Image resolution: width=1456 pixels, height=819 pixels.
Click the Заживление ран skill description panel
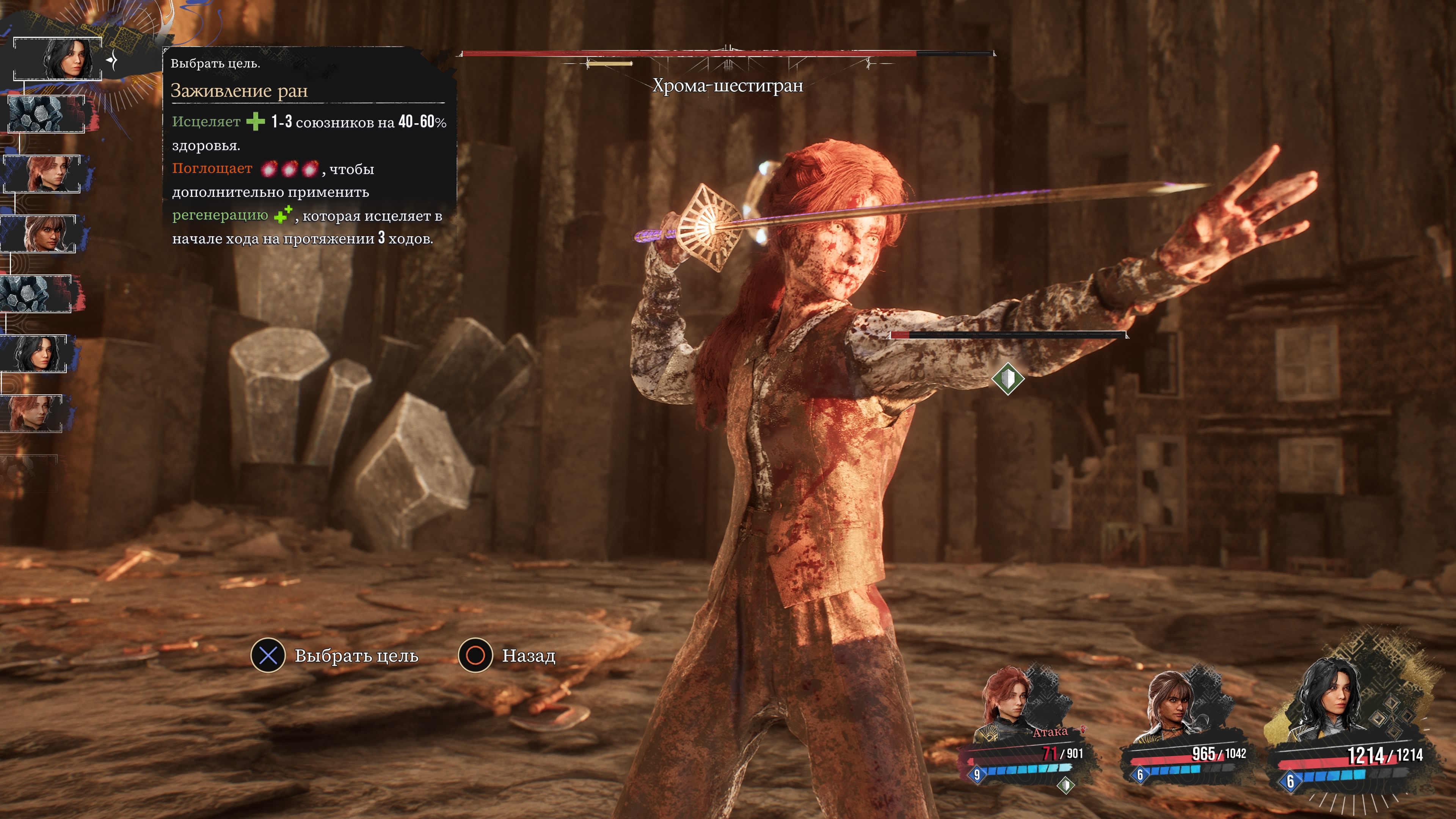pyautogui.click(x=309, y=150)
